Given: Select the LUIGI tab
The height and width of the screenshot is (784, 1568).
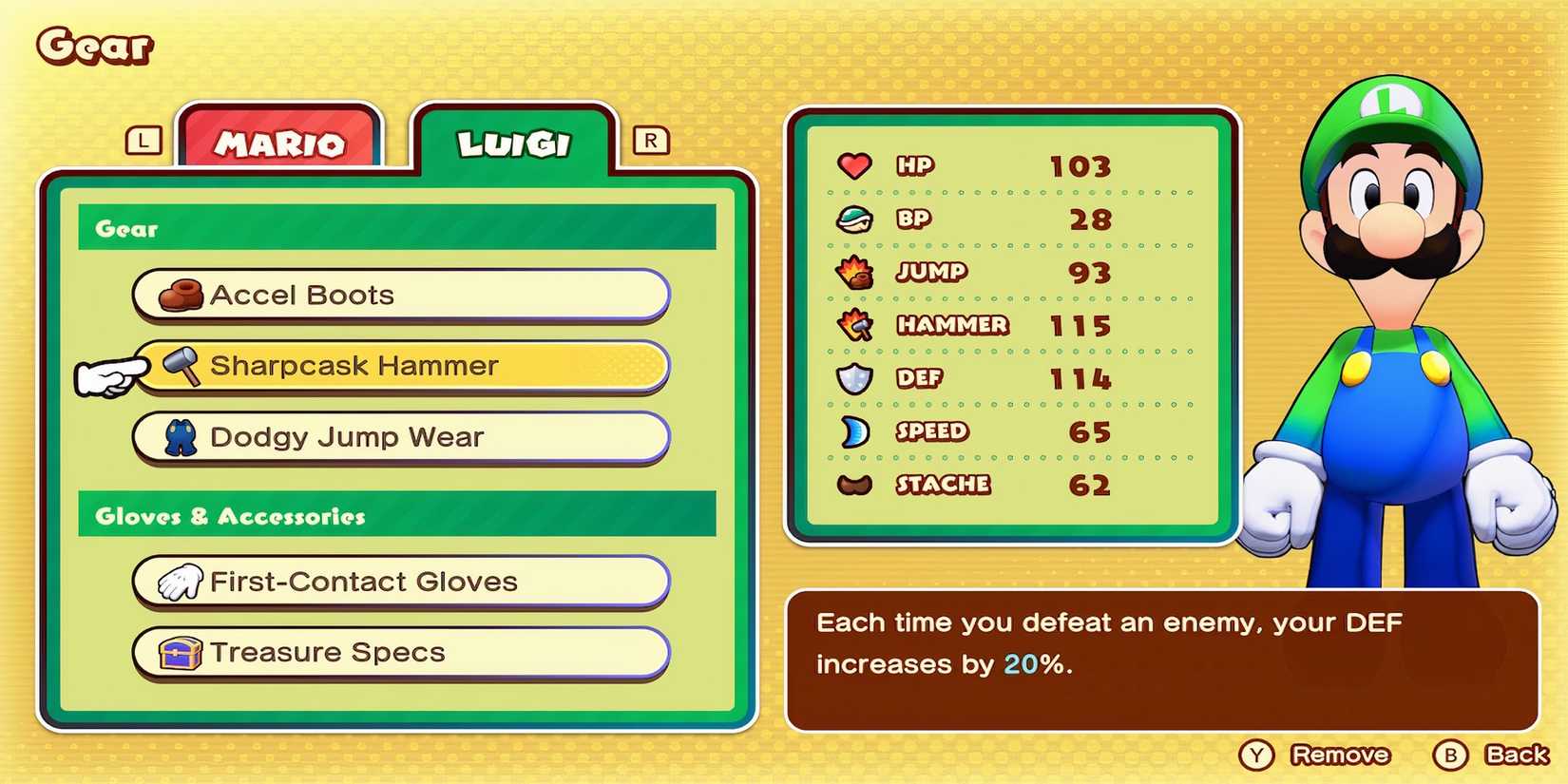Looking at the screenshot, I should coord(514,141).
